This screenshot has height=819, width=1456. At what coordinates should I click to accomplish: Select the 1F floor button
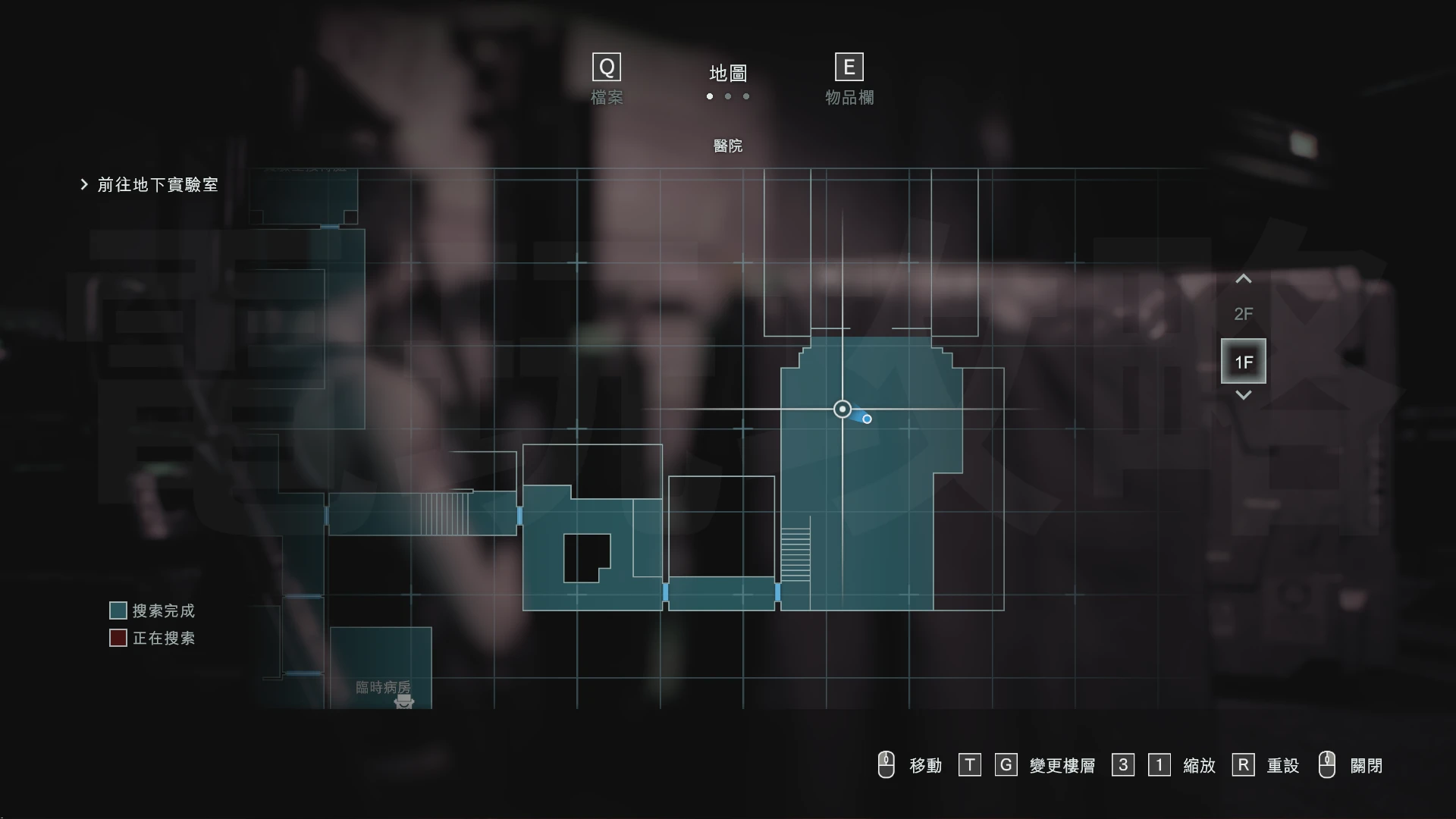(x=1243, y=362)
